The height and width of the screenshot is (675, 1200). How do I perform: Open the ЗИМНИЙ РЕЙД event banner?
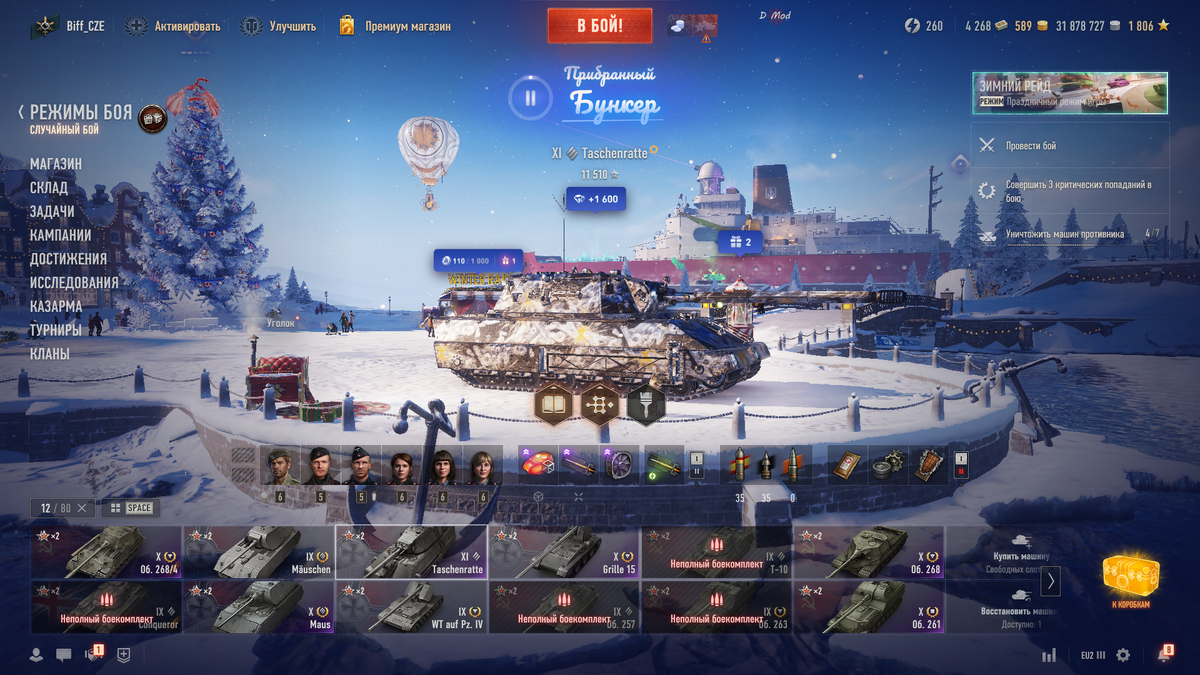(1069, 93)
